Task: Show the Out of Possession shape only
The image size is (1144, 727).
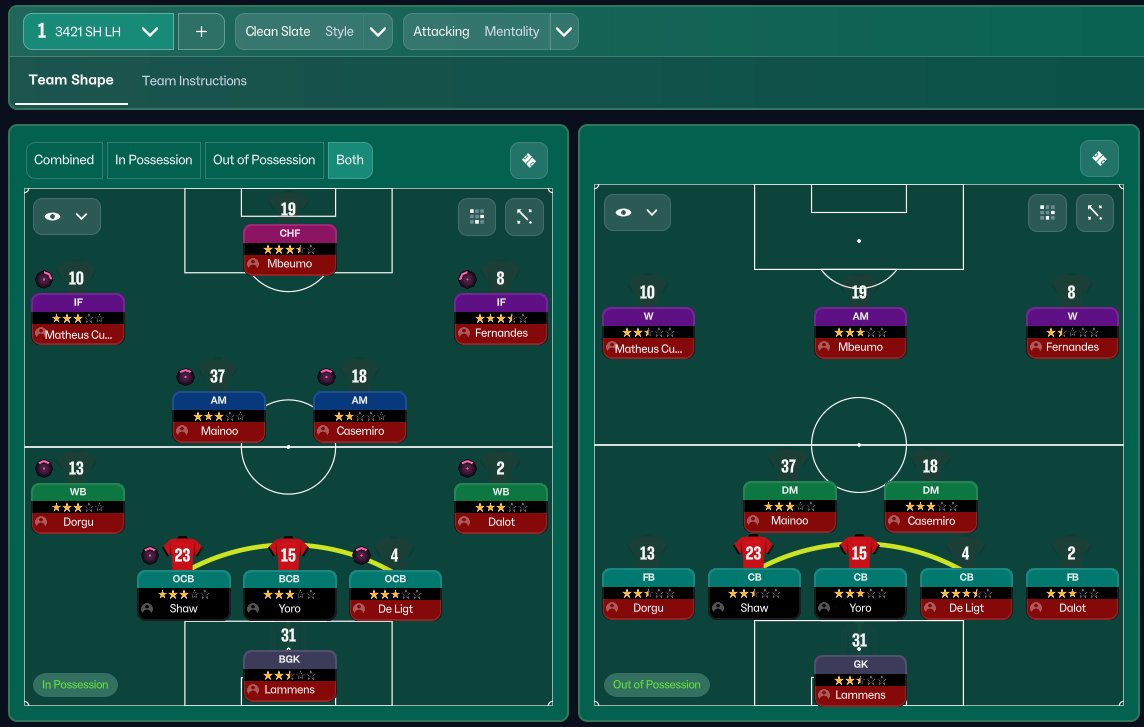Action: tap(264, 160)
